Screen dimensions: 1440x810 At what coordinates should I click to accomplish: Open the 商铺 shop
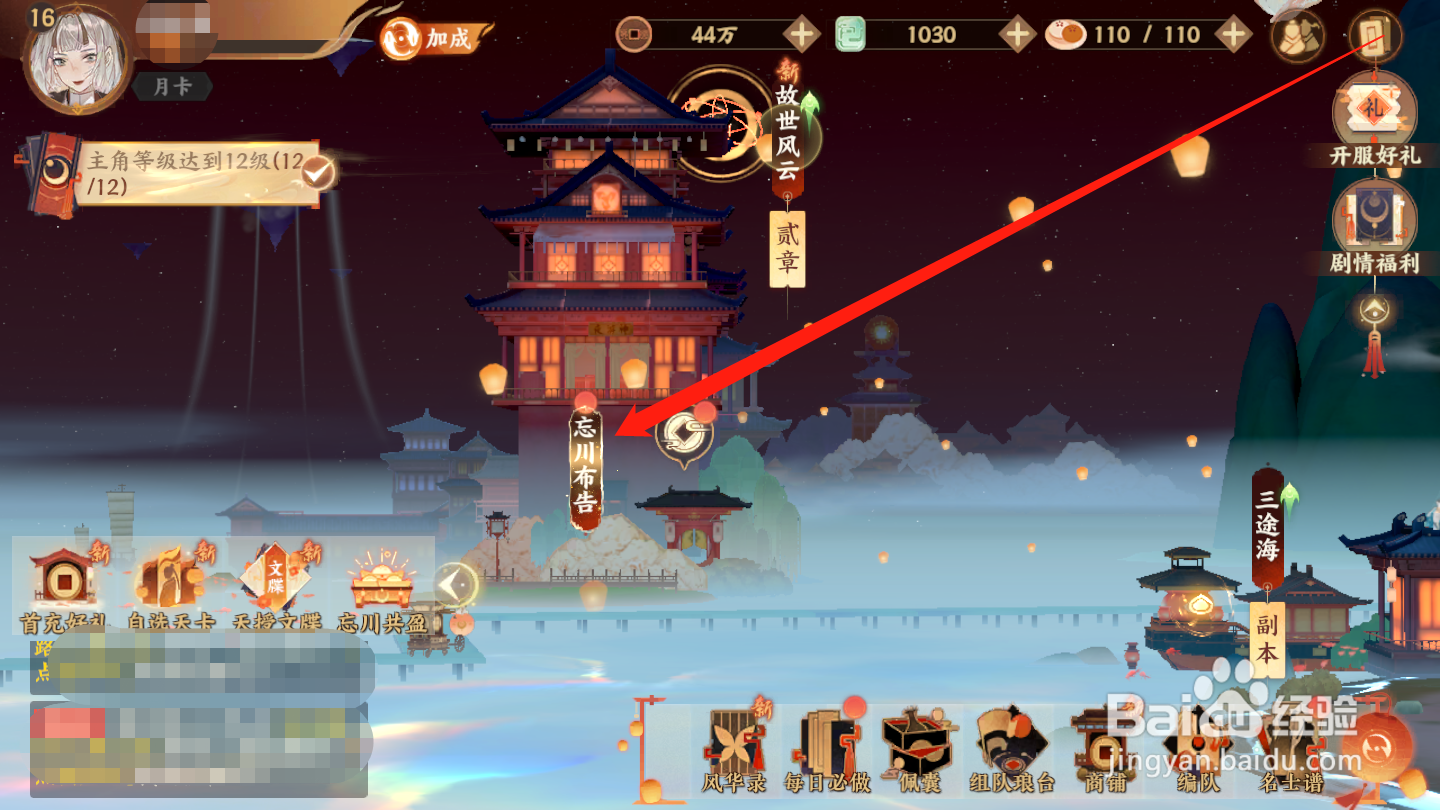click(1105, 752)
